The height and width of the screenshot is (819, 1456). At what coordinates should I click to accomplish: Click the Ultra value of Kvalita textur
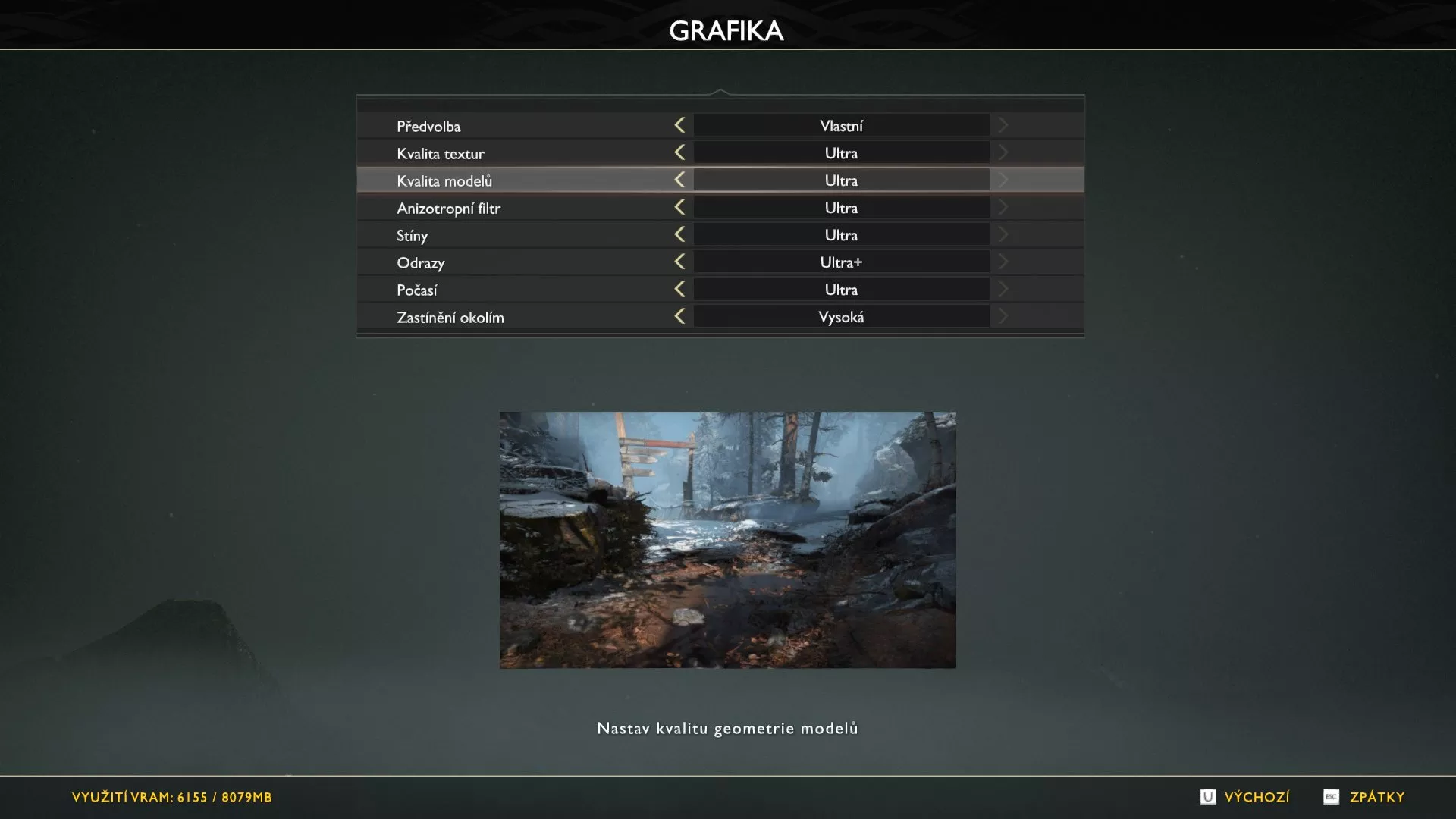[x=840, y=152]
